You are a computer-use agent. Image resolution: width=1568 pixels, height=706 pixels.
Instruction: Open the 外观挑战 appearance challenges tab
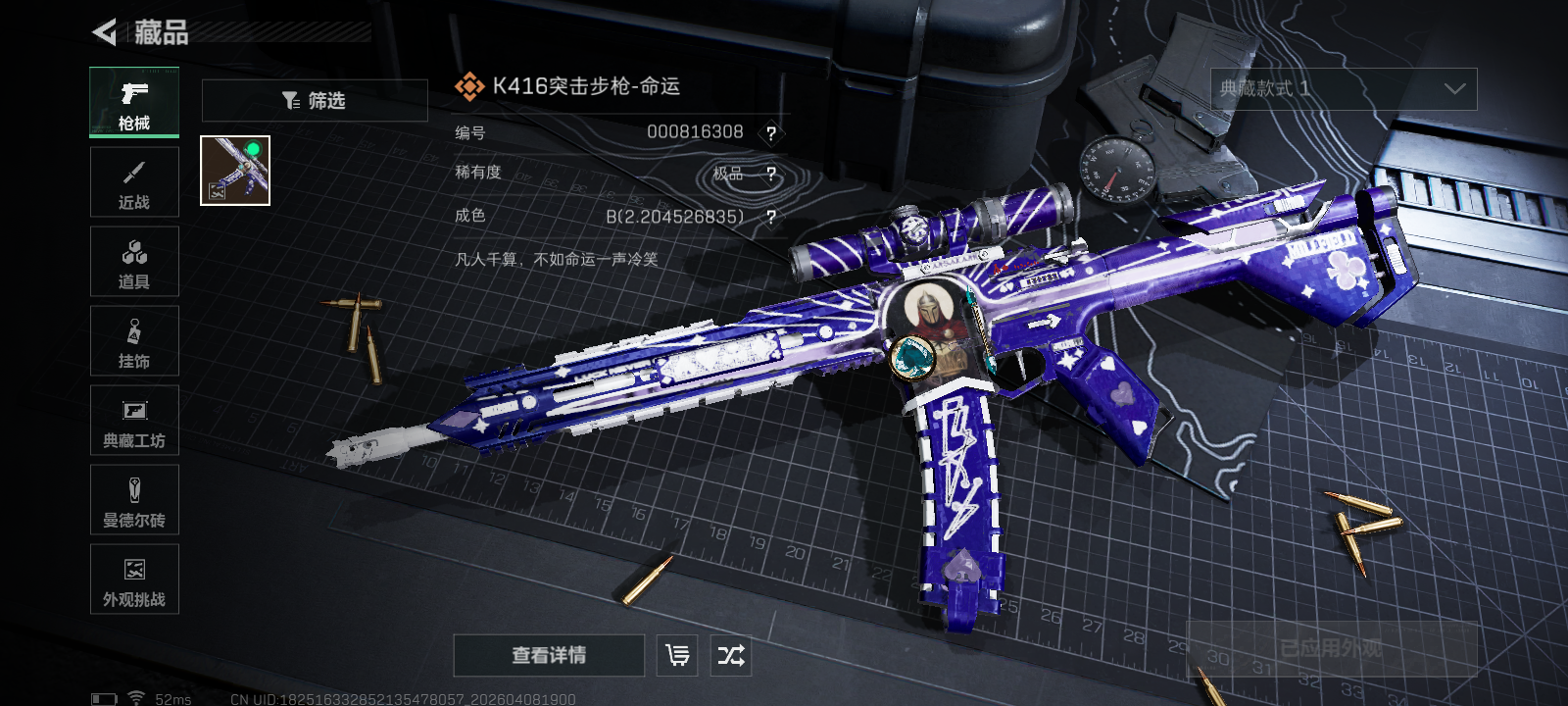click(134, 580)
